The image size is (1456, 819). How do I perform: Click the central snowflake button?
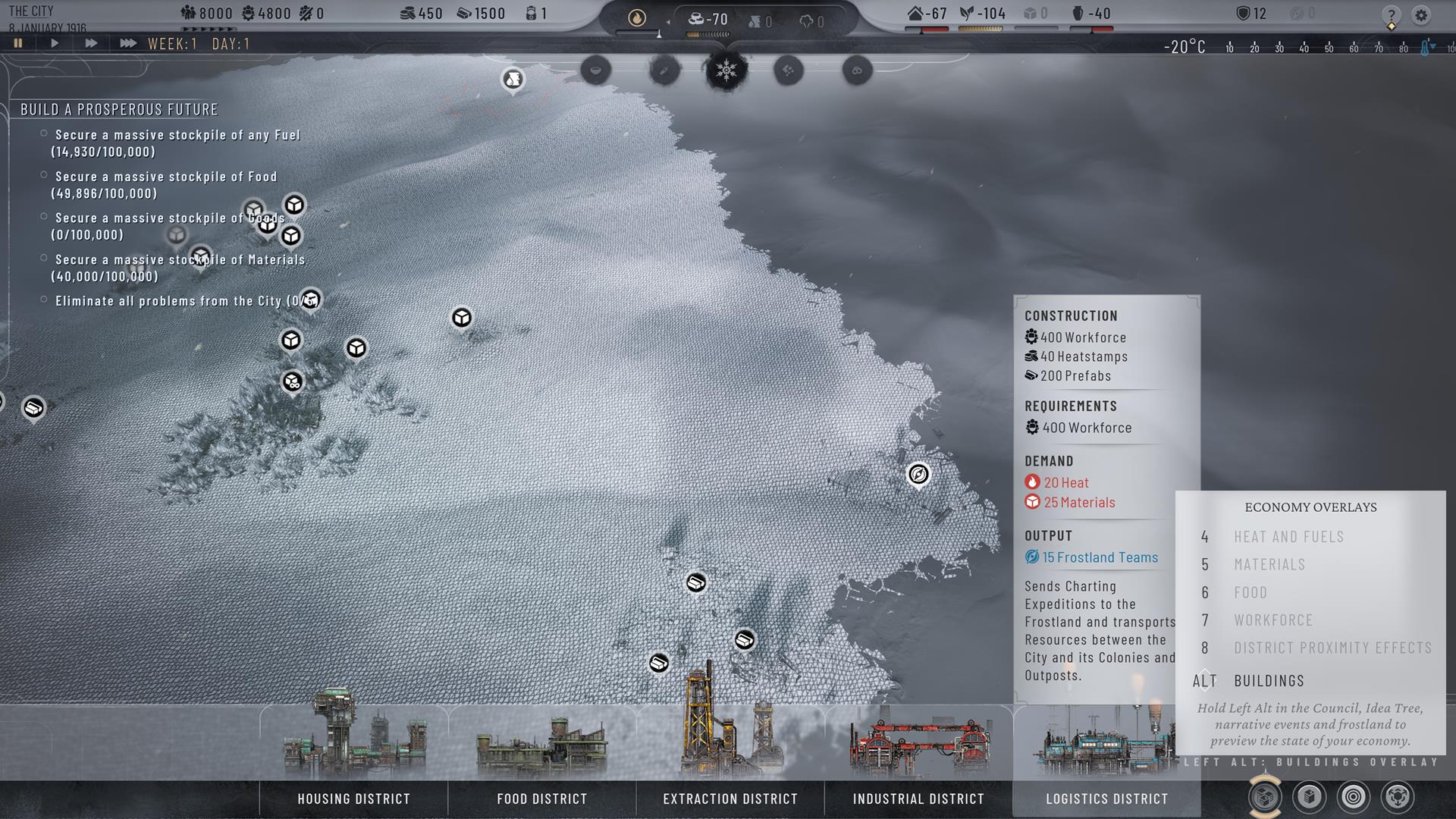point(726,71)
